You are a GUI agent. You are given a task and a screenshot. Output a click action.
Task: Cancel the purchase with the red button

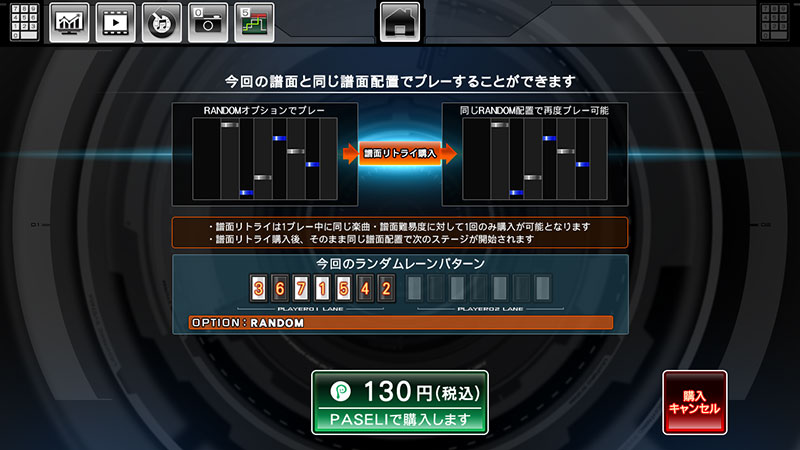click(695, 402)
